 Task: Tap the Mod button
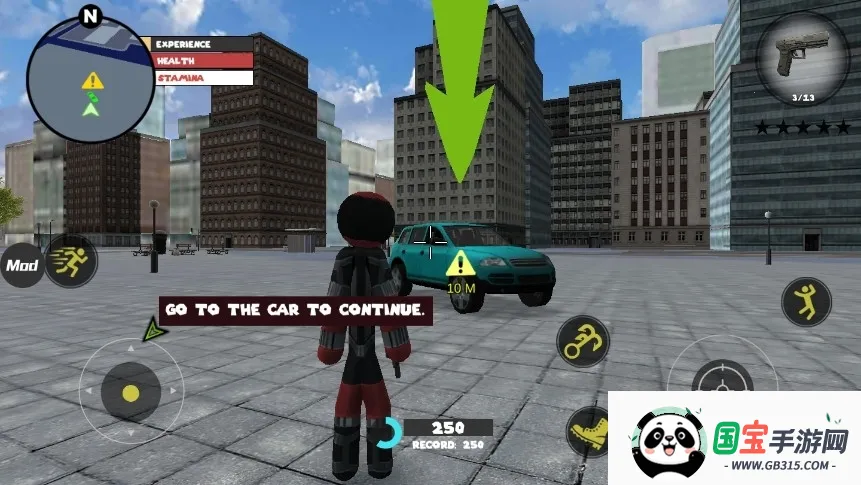pyautogui.click(x=21, y=266)
